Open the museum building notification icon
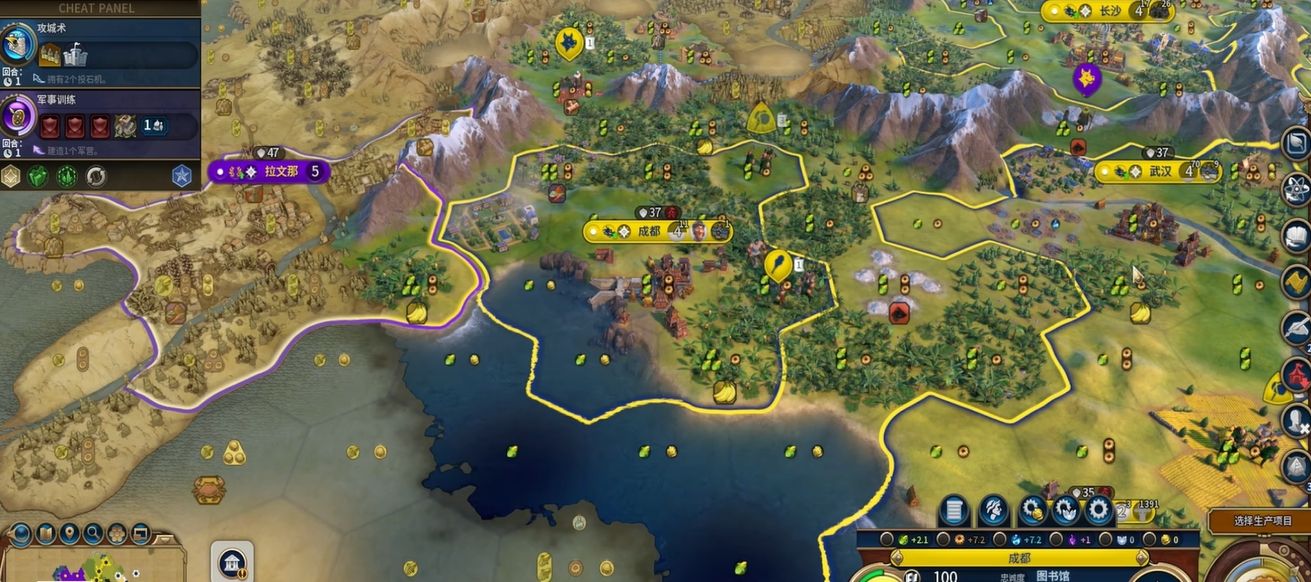 click(232, 561)
